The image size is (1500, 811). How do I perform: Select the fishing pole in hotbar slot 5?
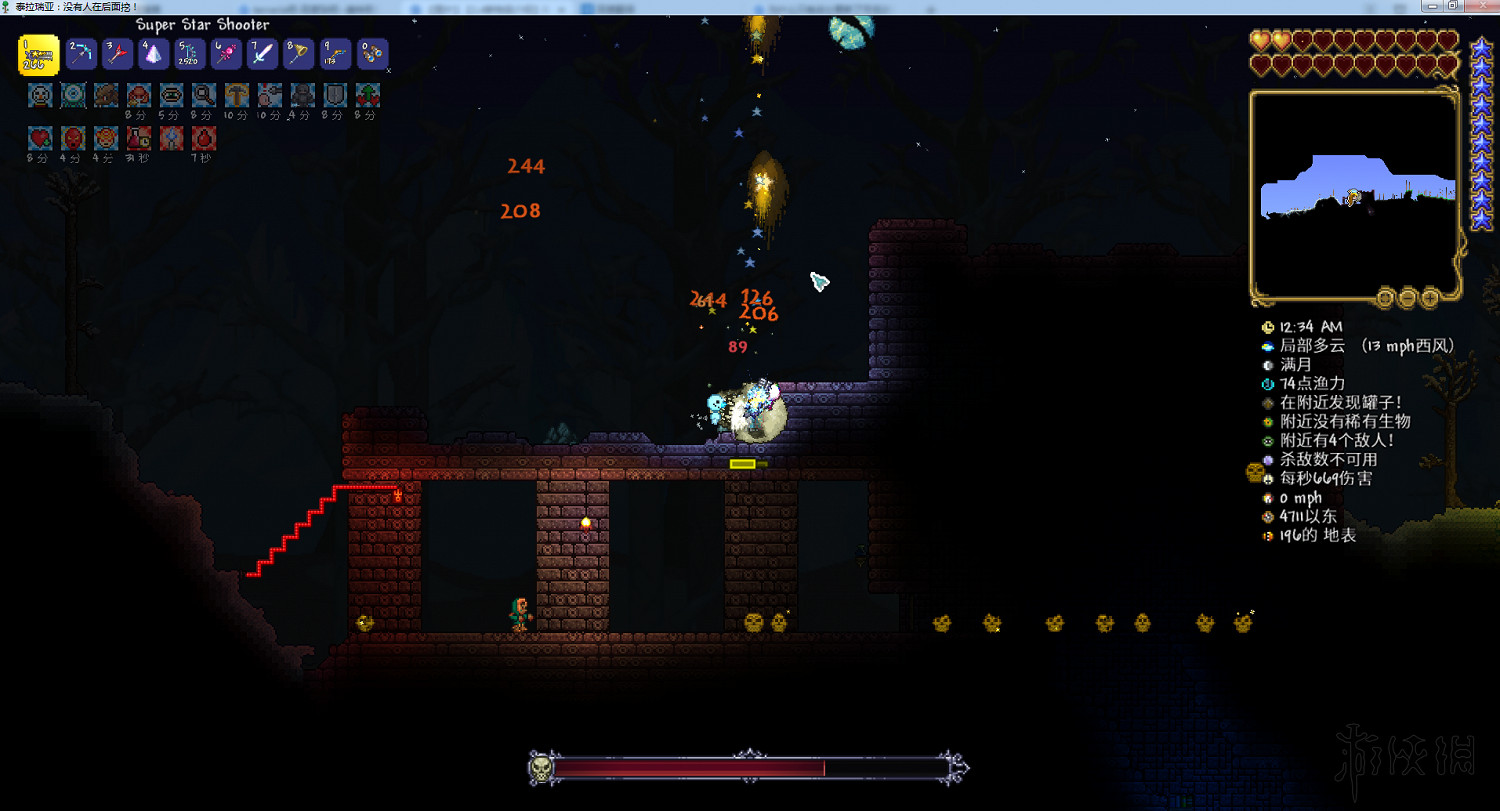[188, 54]
